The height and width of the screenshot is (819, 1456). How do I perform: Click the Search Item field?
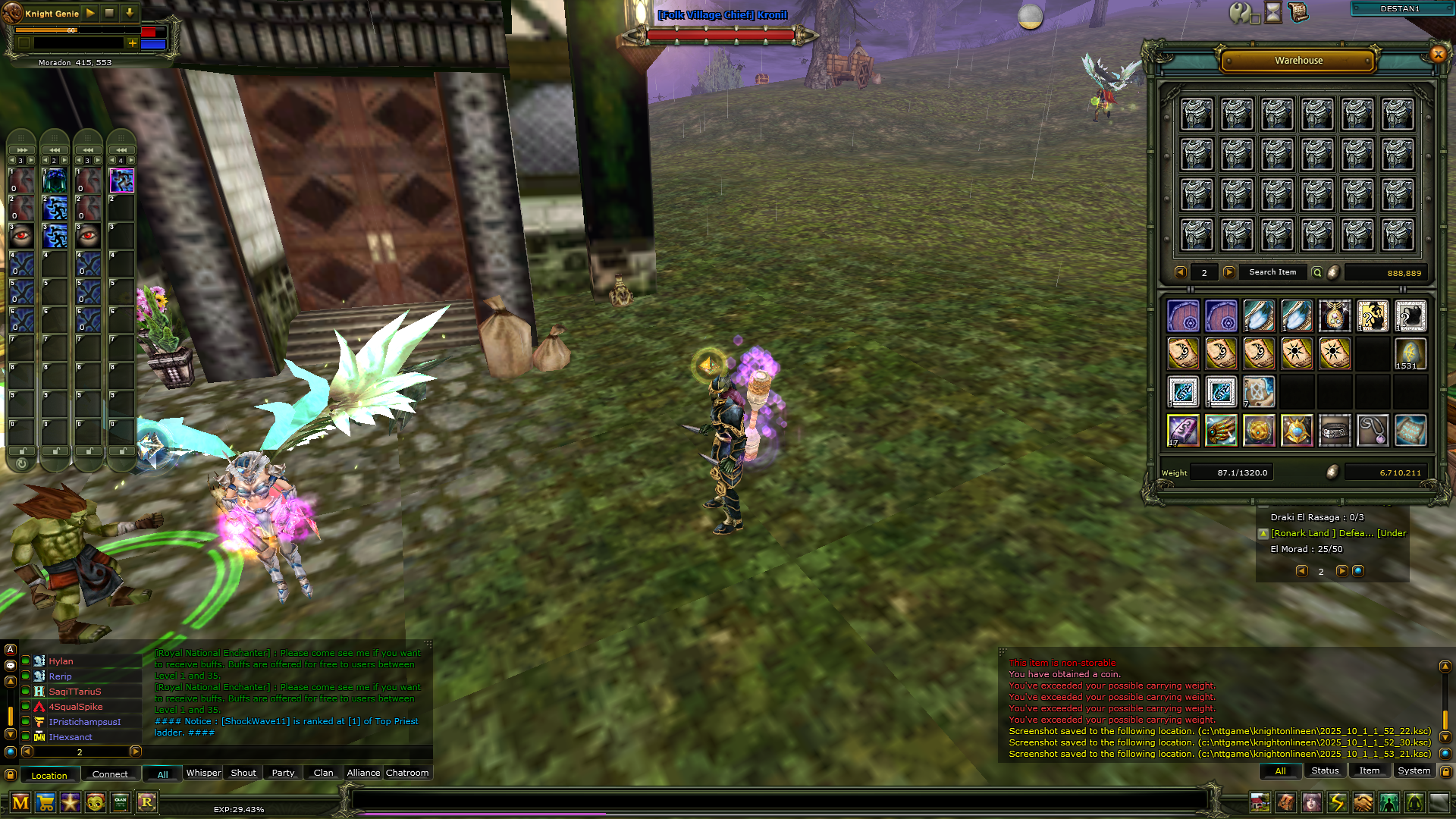pyautogui.click(x=1272, y=272)
